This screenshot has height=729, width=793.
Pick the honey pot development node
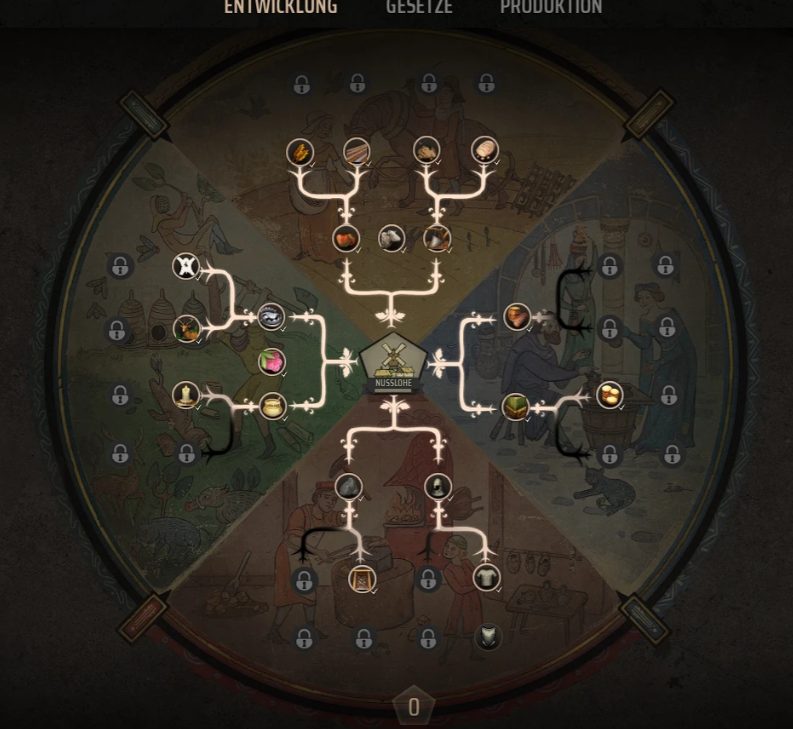tap(272, 406)
